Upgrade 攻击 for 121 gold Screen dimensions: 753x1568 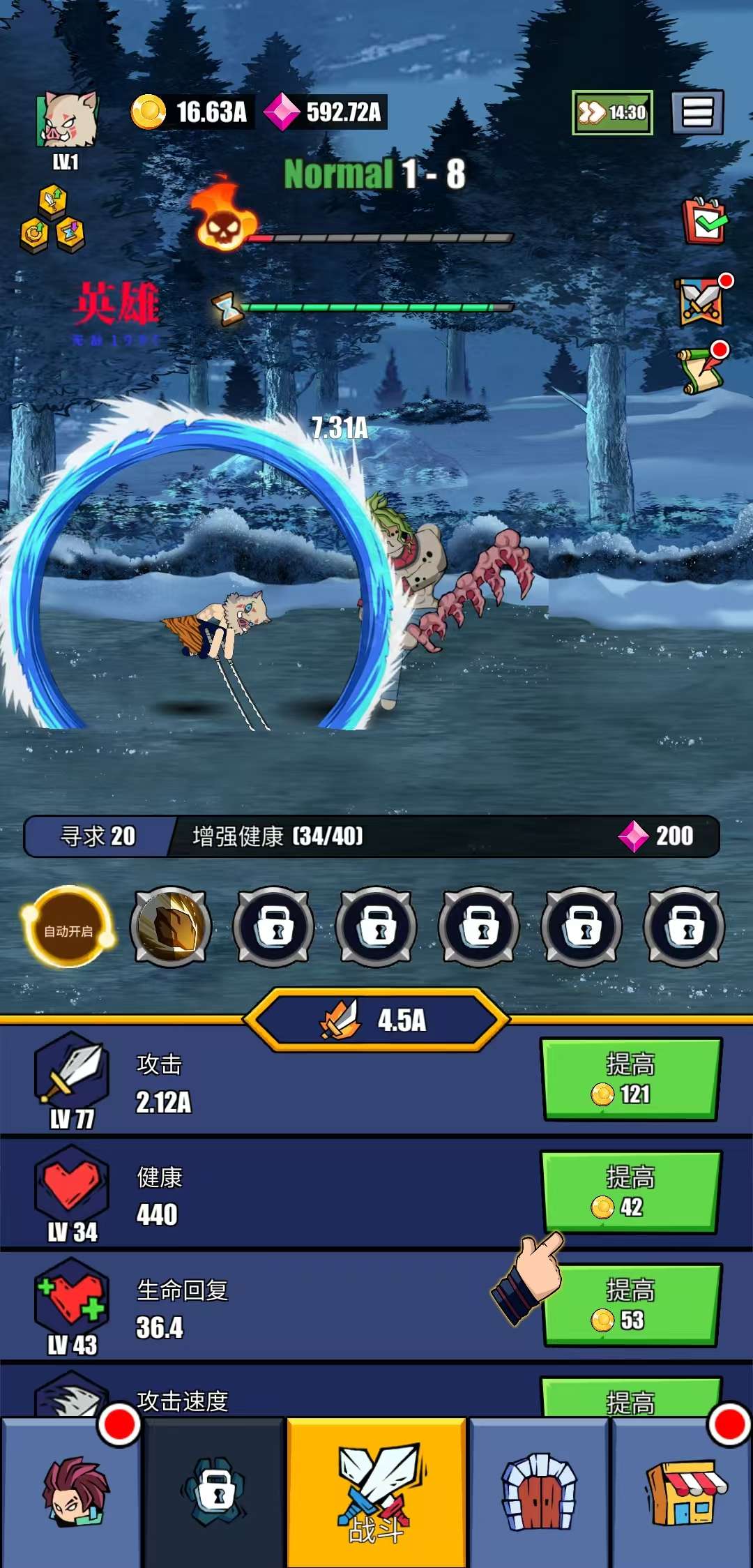[630, 1079]
